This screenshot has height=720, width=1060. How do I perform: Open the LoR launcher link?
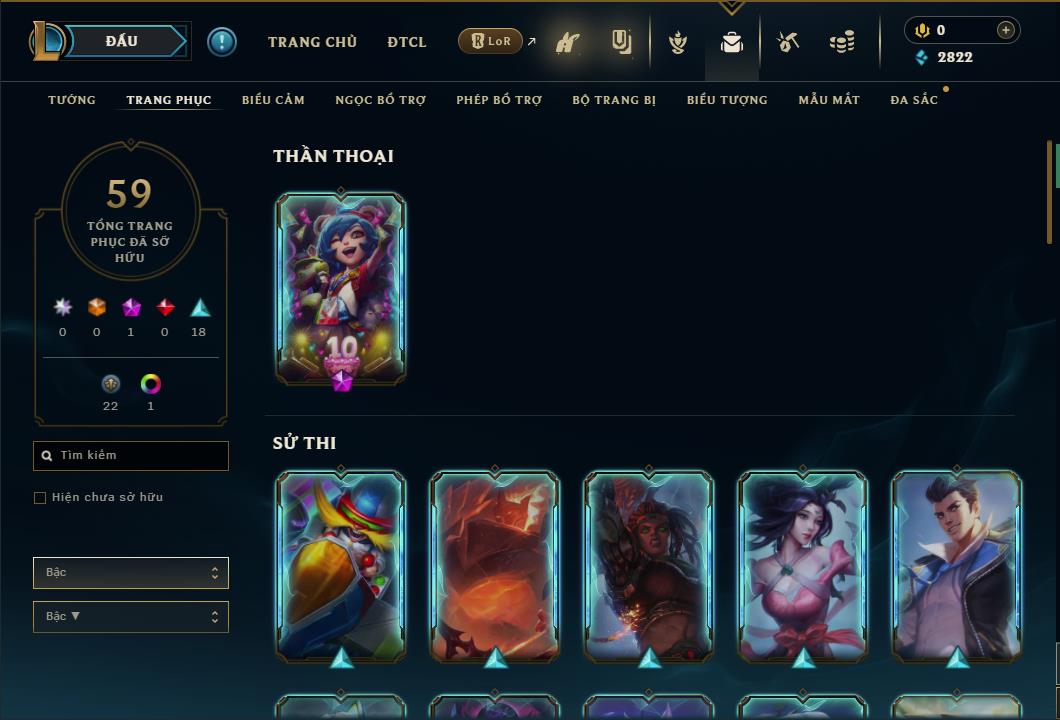(491, 41)
